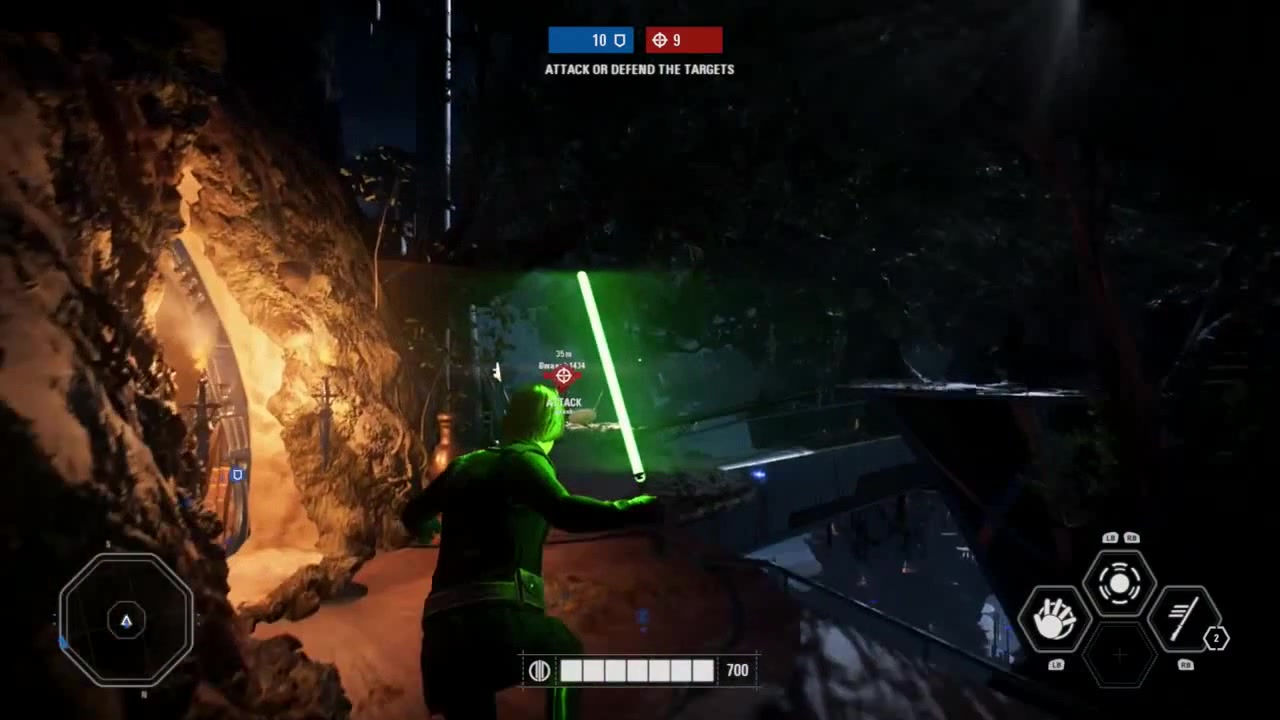Click the ability charge counter showing 2
Viewport: 1280px width, 720px height.
click(1216, 639)
